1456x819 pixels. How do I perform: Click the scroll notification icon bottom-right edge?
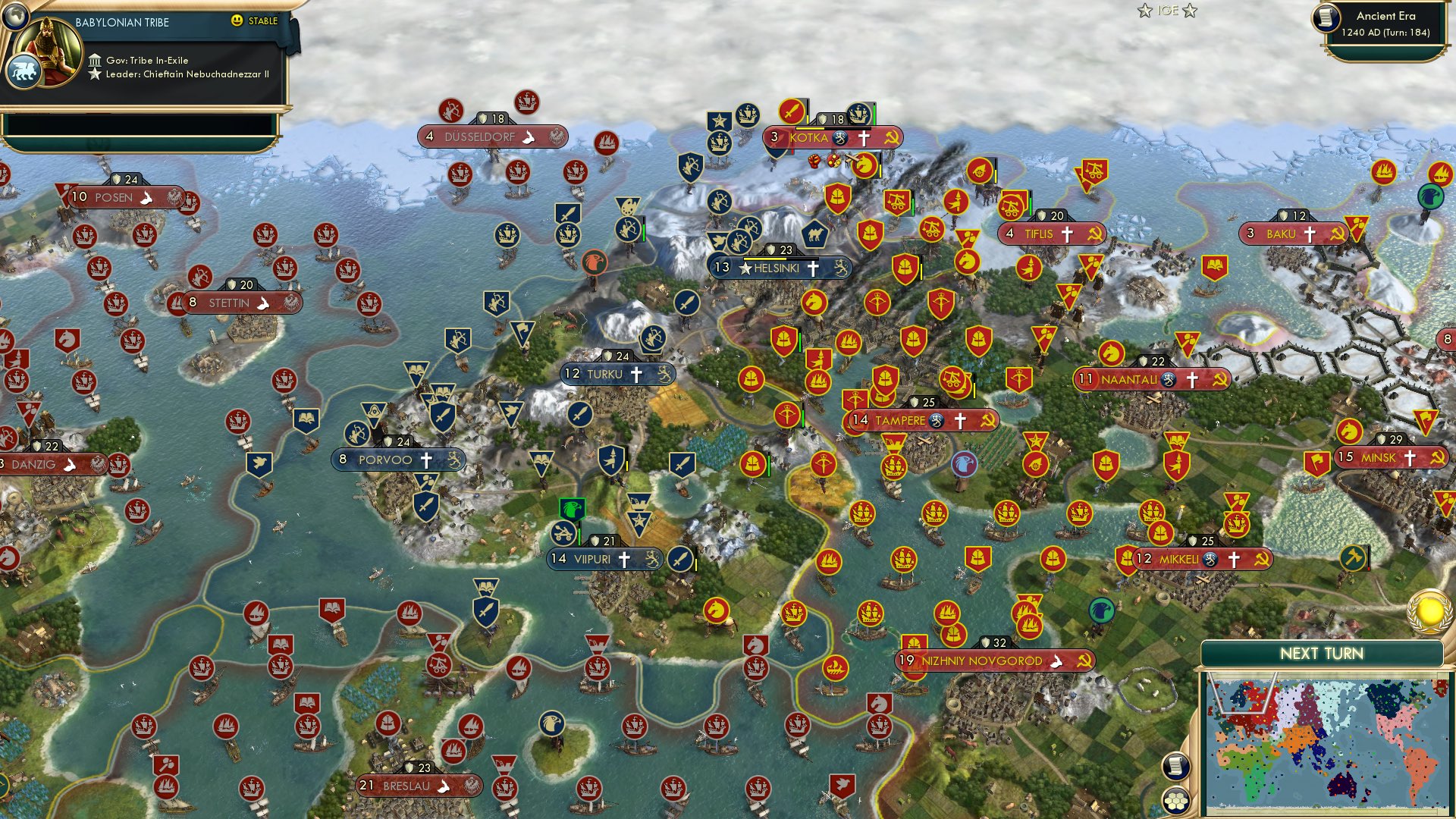(x=1175, y=767)
